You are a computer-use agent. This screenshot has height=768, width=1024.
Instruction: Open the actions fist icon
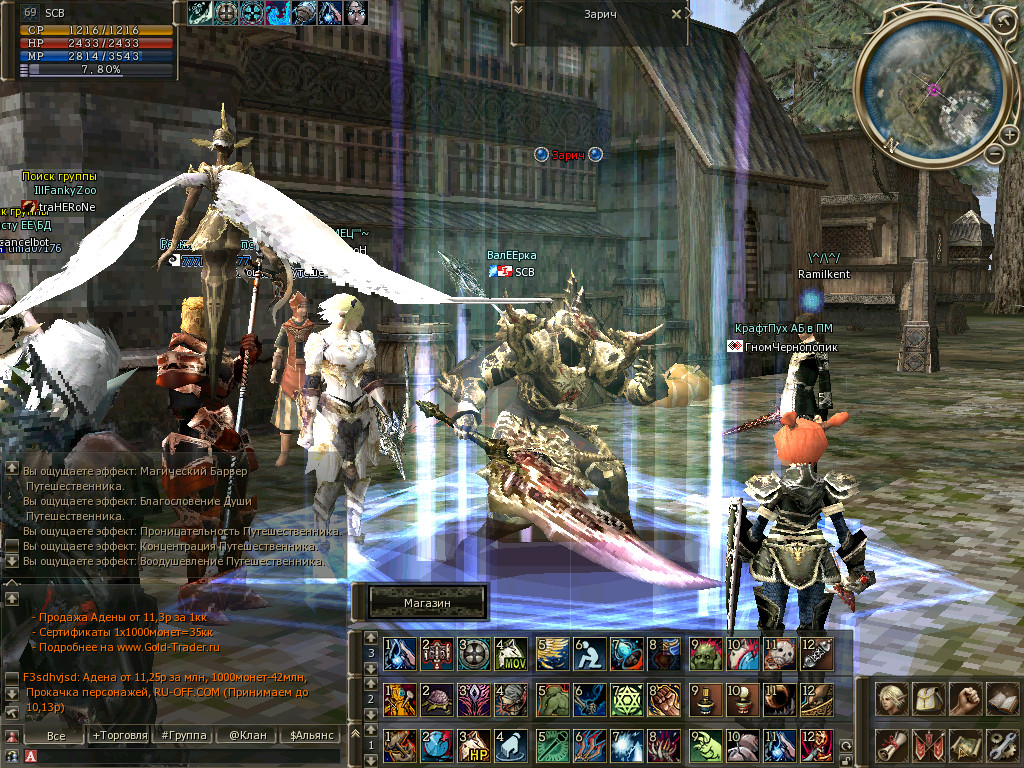(x=965, y=699)
